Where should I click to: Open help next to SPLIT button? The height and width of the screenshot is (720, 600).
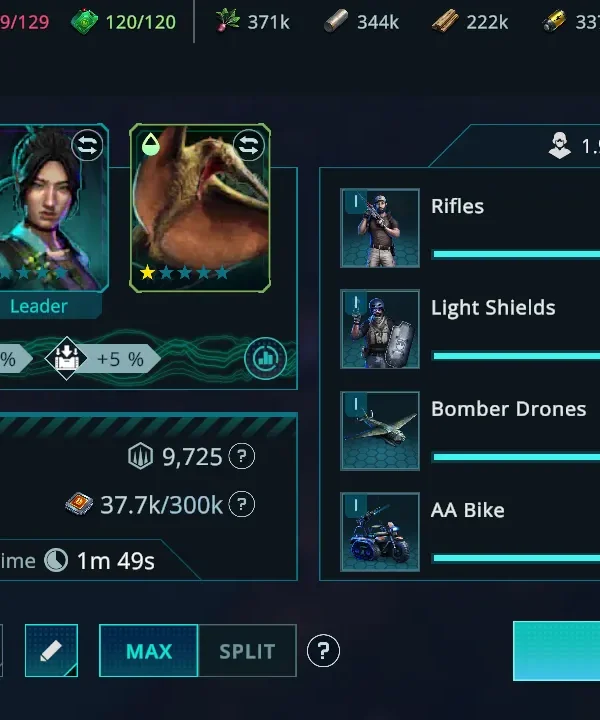point(322,651)
